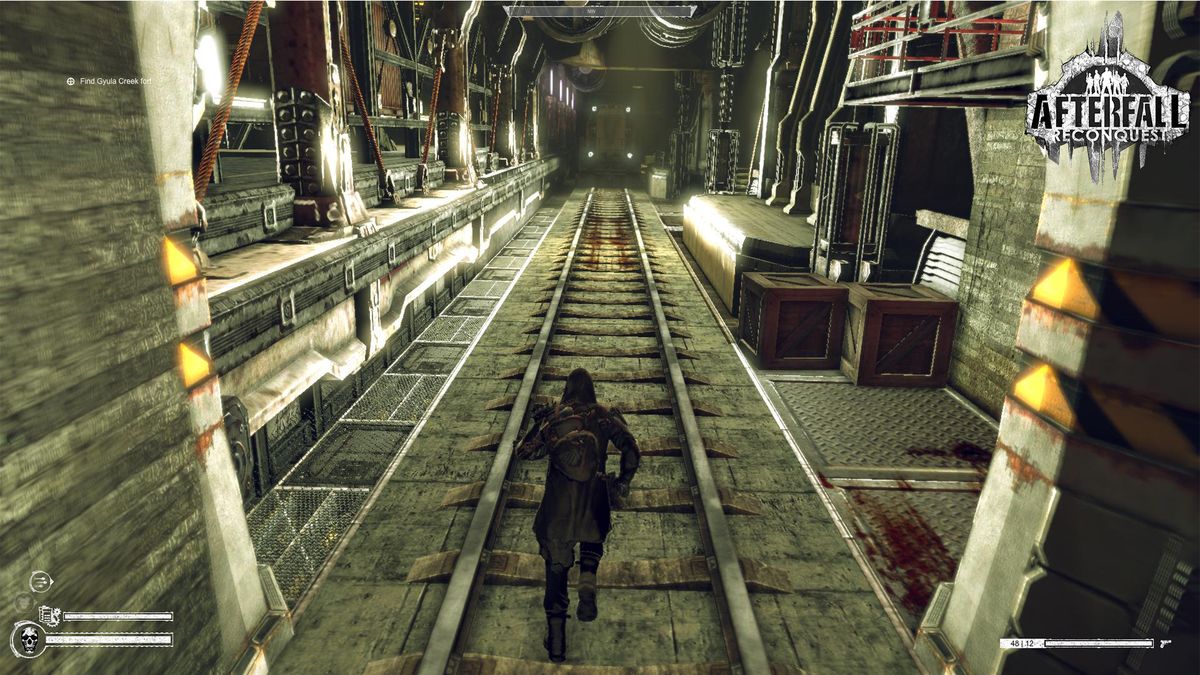Select the Find Gyula Creek fort objective
Screen dimensions: 1200x675
pos(109,80)
